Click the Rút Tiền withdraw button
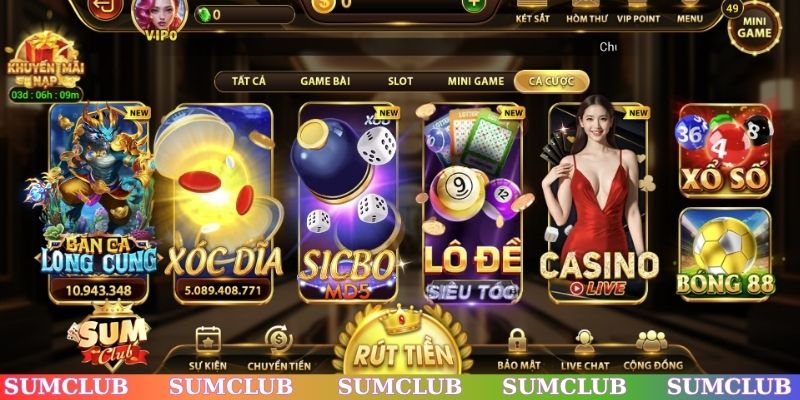This screenshot has height=400, width=800. [x=408, y=350]
